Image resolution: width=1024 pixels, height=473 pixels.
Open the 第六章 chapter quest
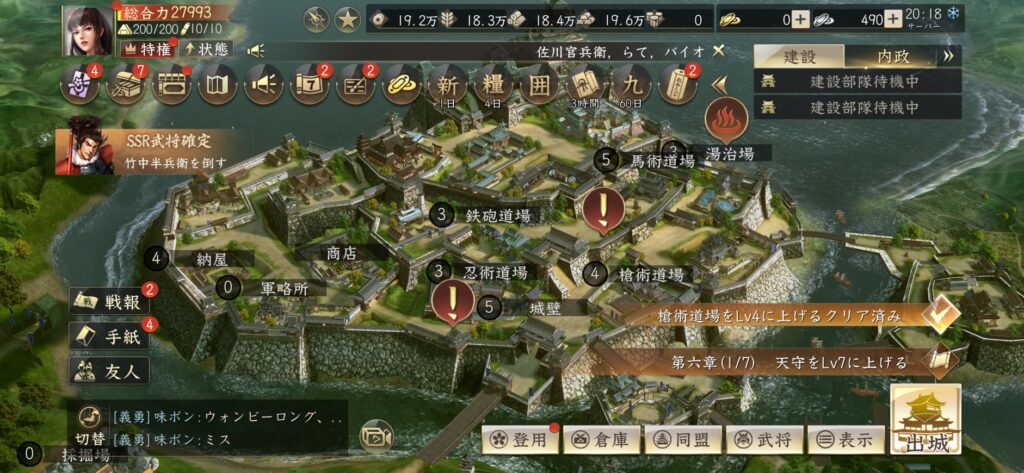pos(940,361)
